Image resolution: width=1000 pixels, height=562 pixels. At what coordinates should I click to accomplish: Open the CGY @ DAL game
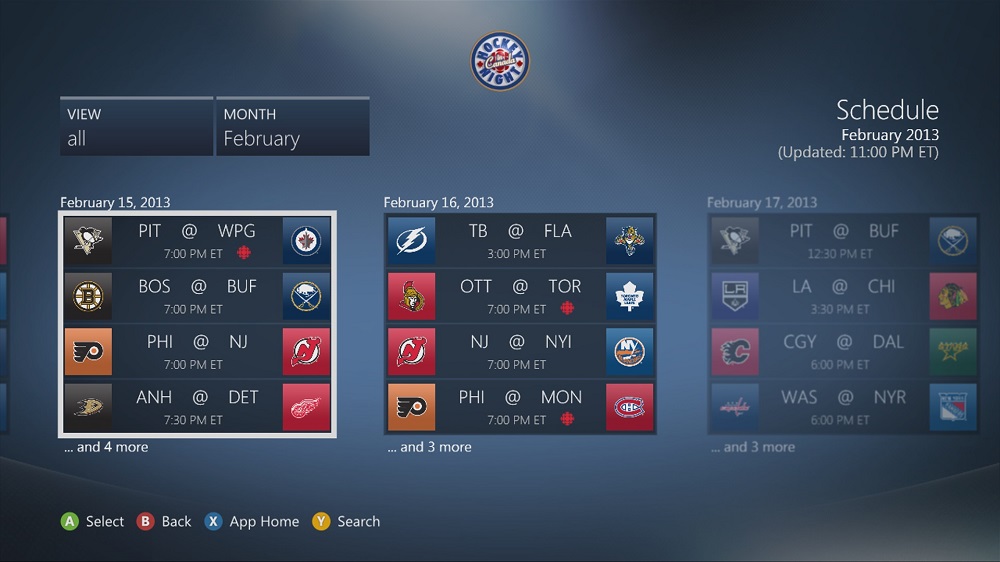pyautogui.click(x=843, y=351)
